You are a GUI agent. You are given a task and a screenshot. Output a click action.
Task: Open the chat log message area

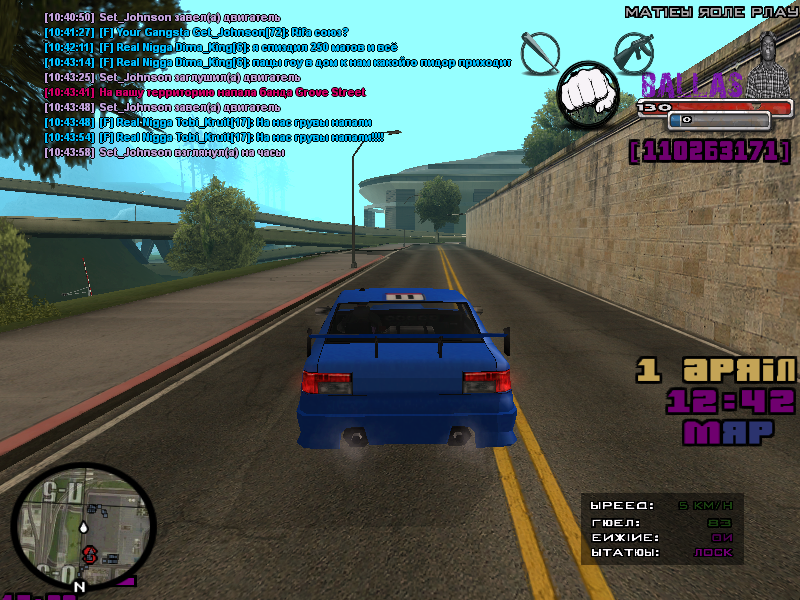pos(270,85)
